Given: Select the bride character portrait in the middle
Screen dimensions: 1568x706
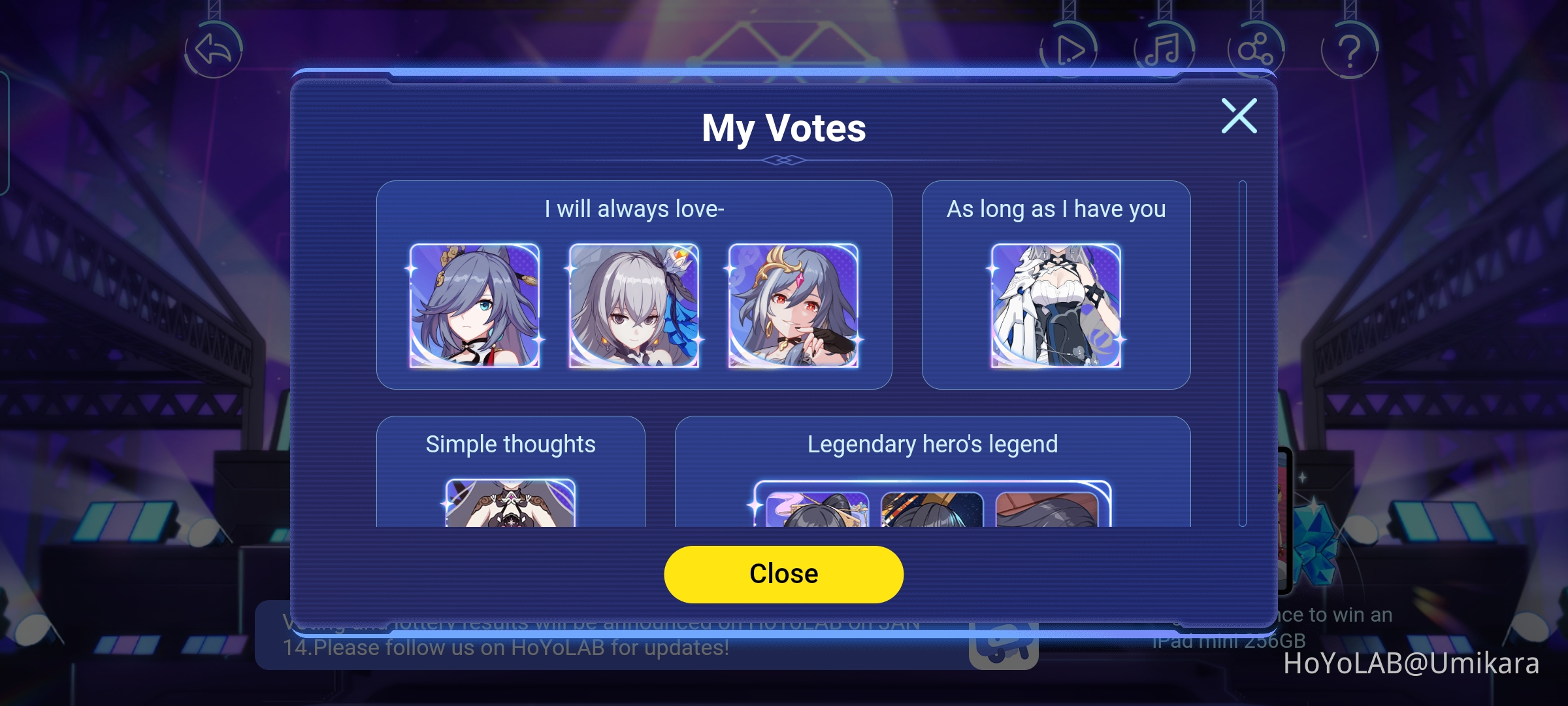Looking at the screenshot, I should [634, 307].
